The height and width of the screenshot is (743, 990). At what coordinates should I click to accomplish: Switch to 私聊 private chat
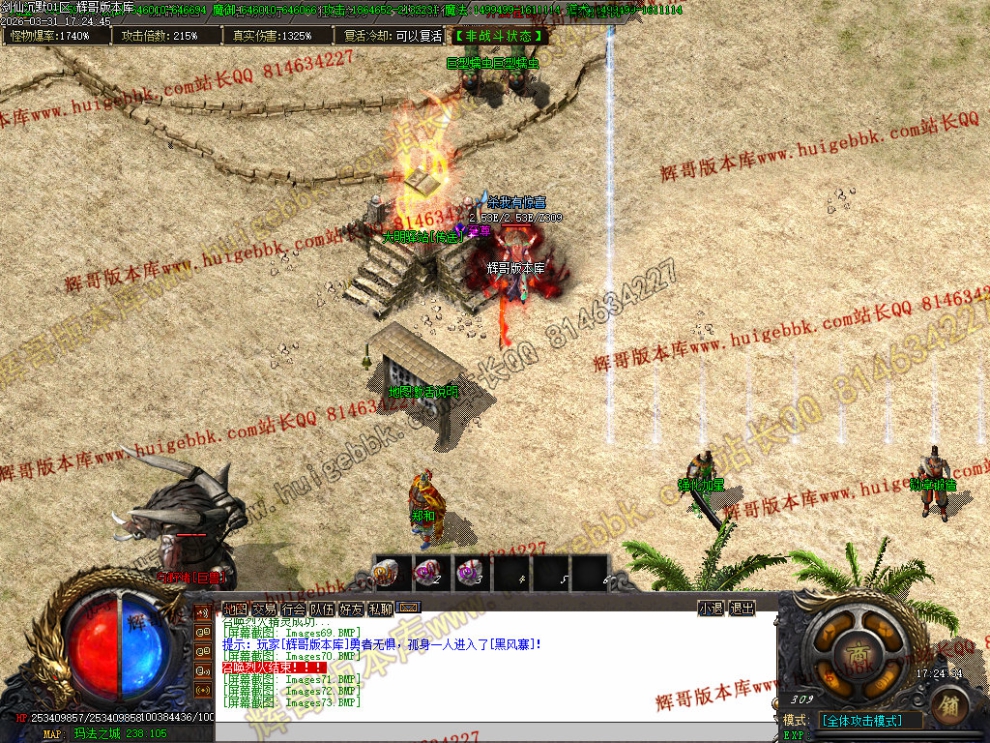[380, 608]
